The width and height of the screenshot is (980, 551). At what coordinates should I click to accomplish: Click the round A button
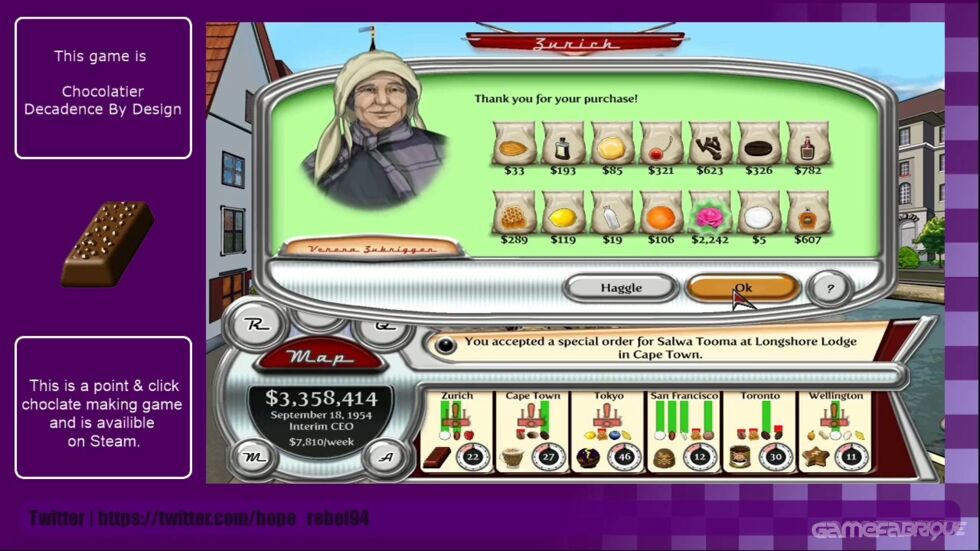pos(383,457)
